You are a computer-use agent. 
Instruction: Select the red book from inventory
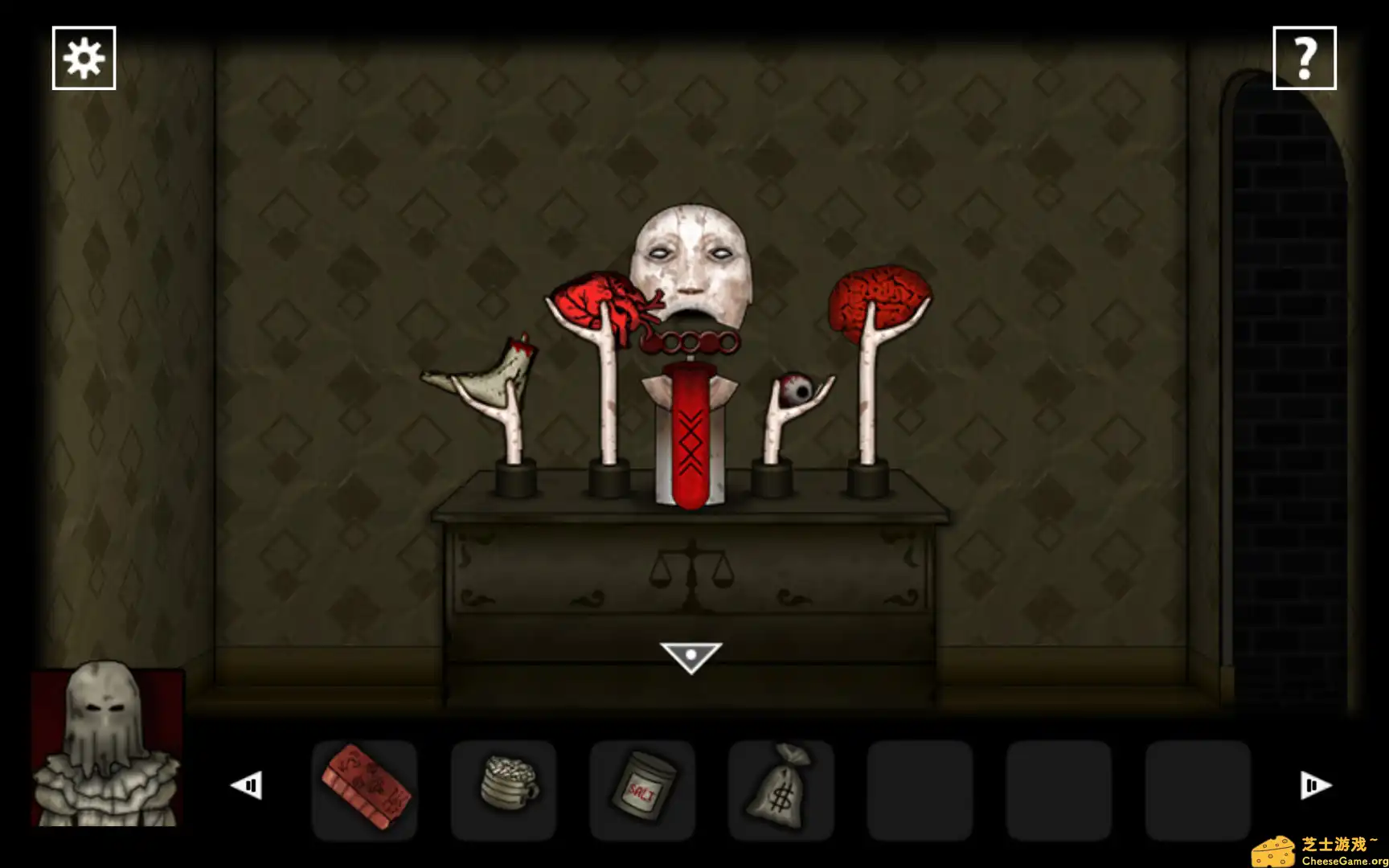coord(366,786)
